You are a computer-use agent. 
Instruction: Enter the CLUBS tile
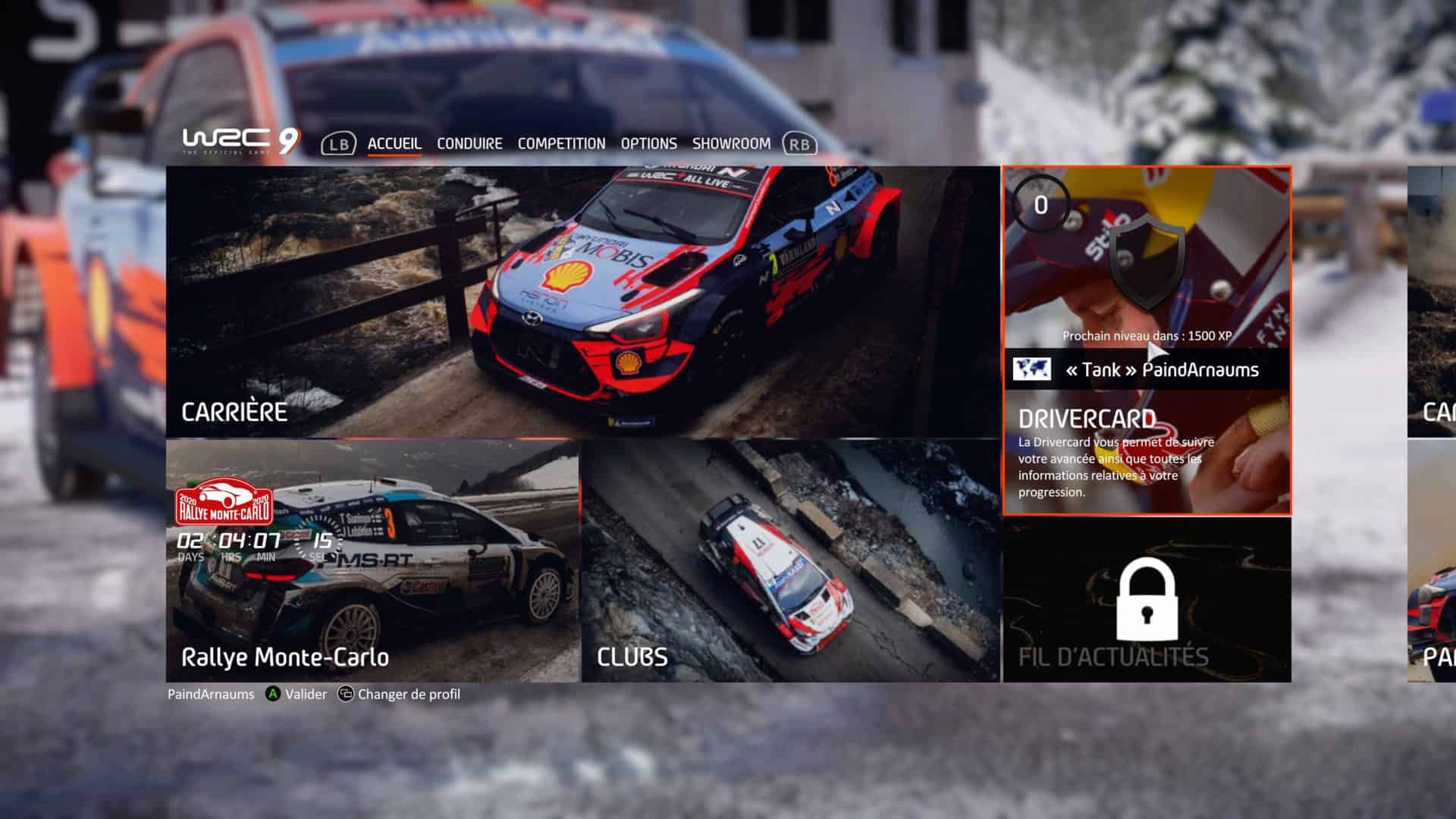790,561
